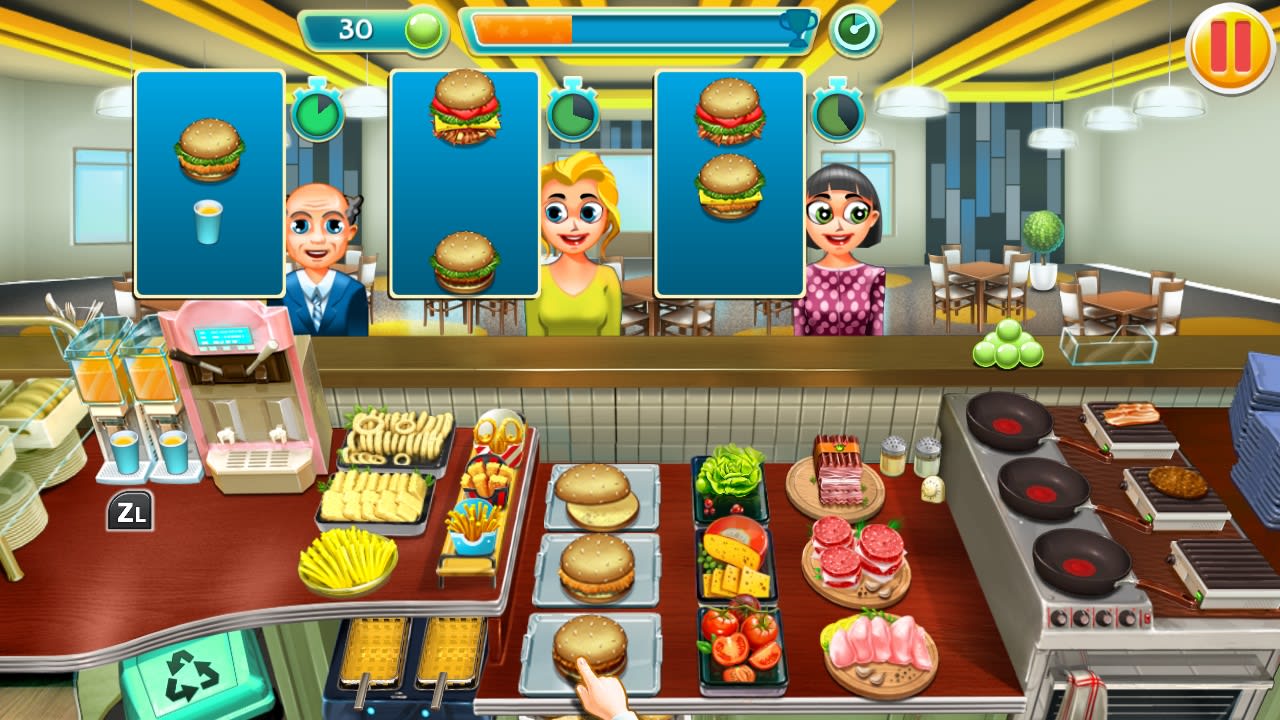Check the timer beside the blonde customer's order
The image size is (1280, 720).
(572, 117)
